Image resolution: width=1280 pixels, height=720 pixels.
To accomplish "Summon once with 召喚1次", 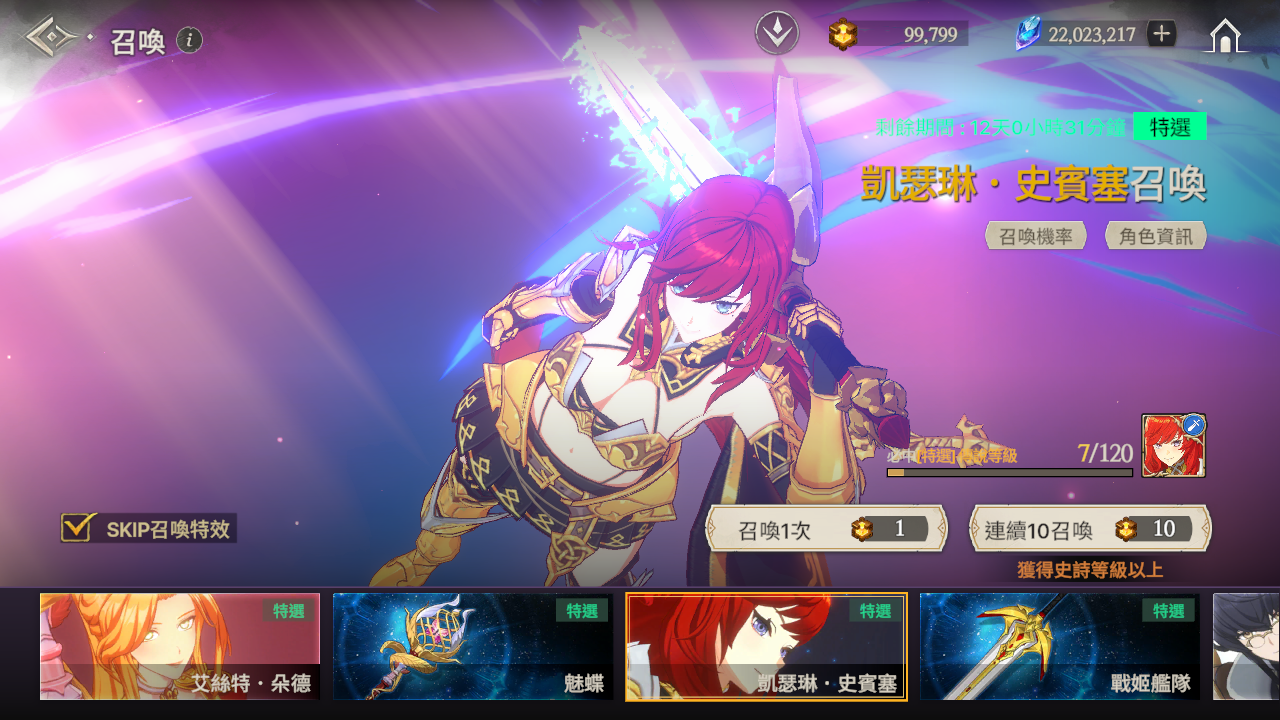I will pos(826,529).
